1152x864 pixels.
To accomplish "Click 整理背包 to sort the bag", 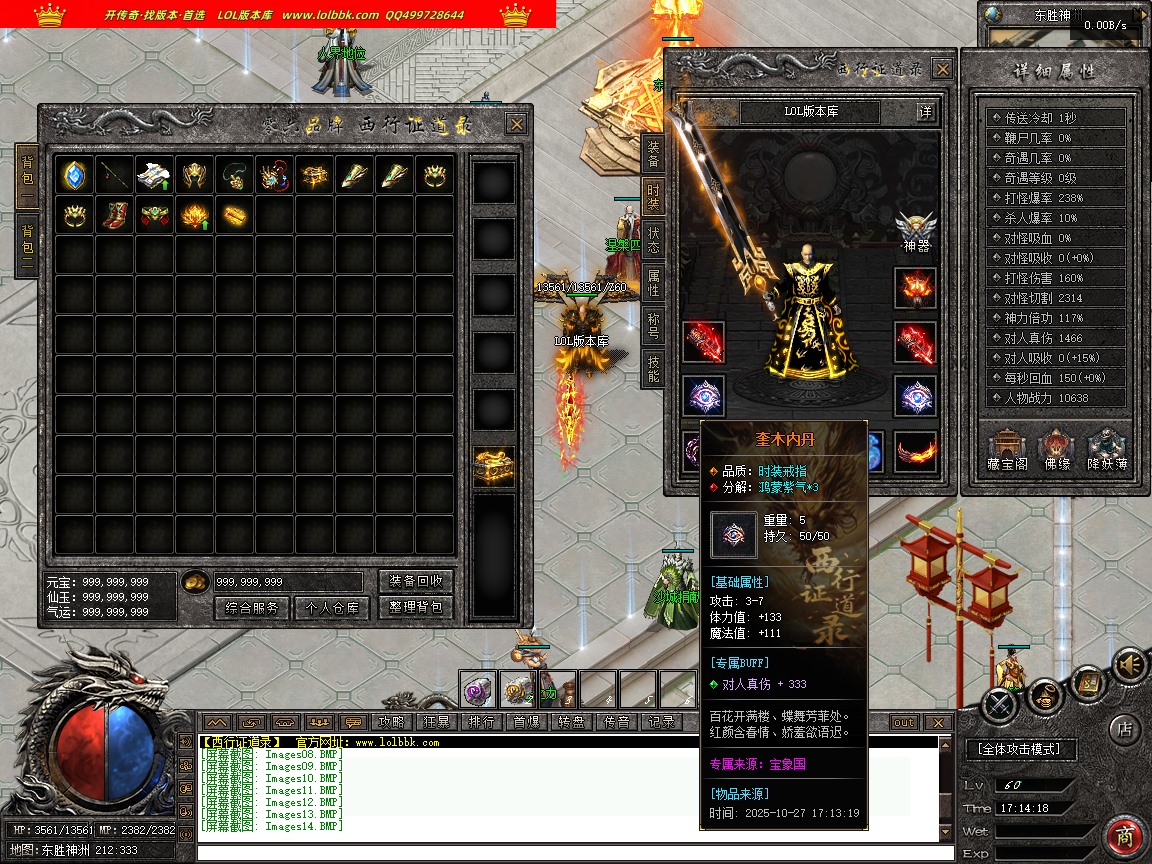I will click(416, 607).
